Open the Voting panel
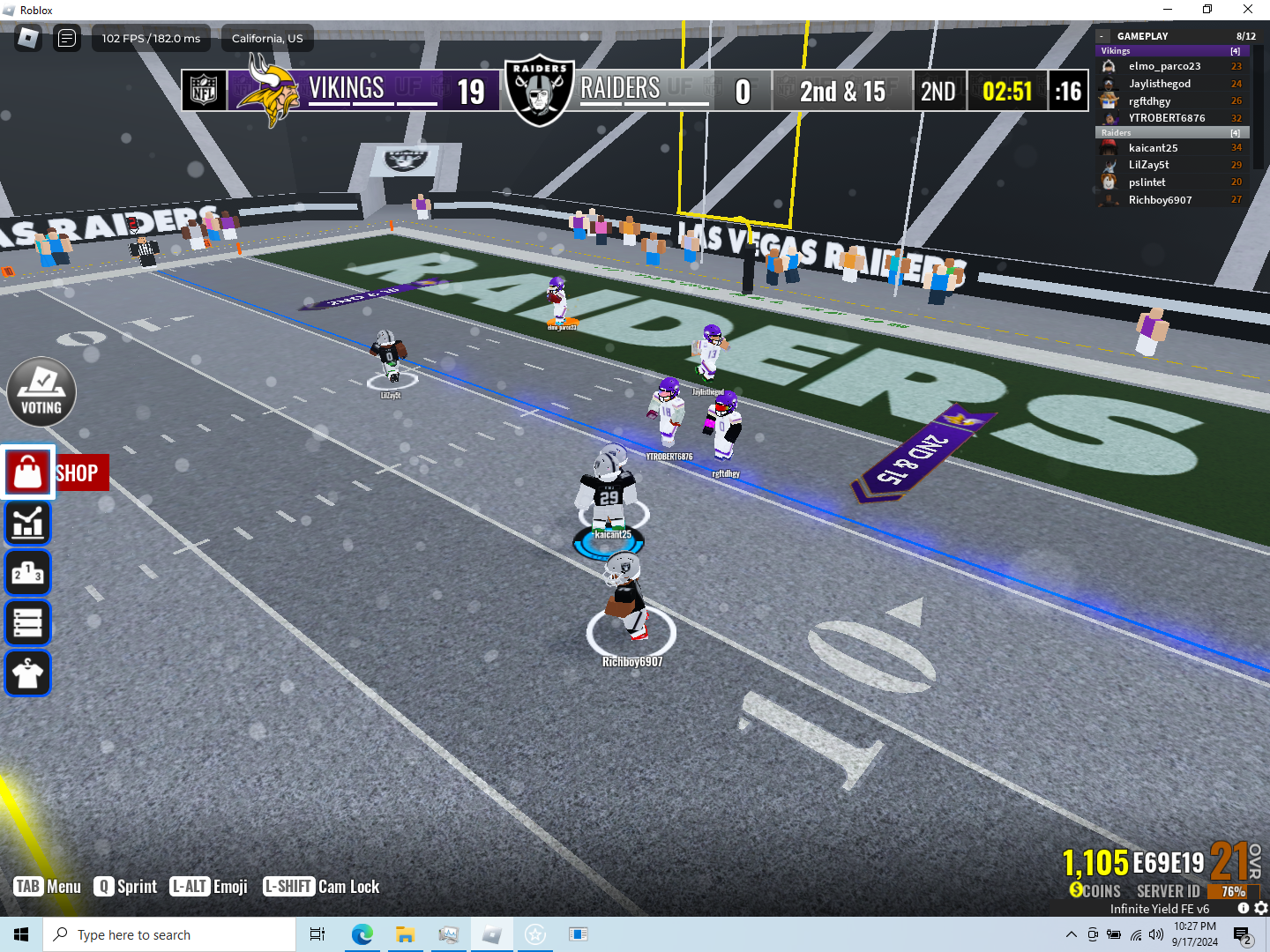Viewport: 1270px width, 952px height. (41, 392)
